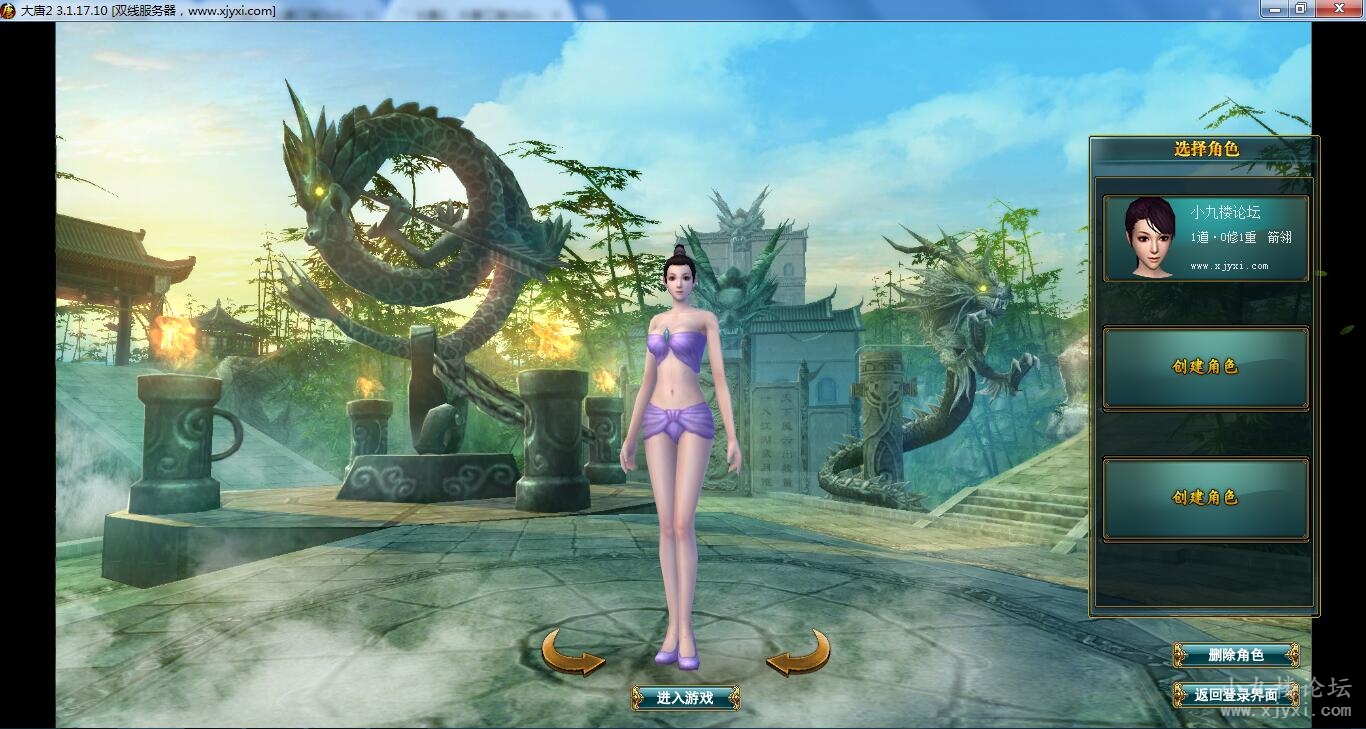Click the first 创建角色 empty slot

(x=1205, y=367)
